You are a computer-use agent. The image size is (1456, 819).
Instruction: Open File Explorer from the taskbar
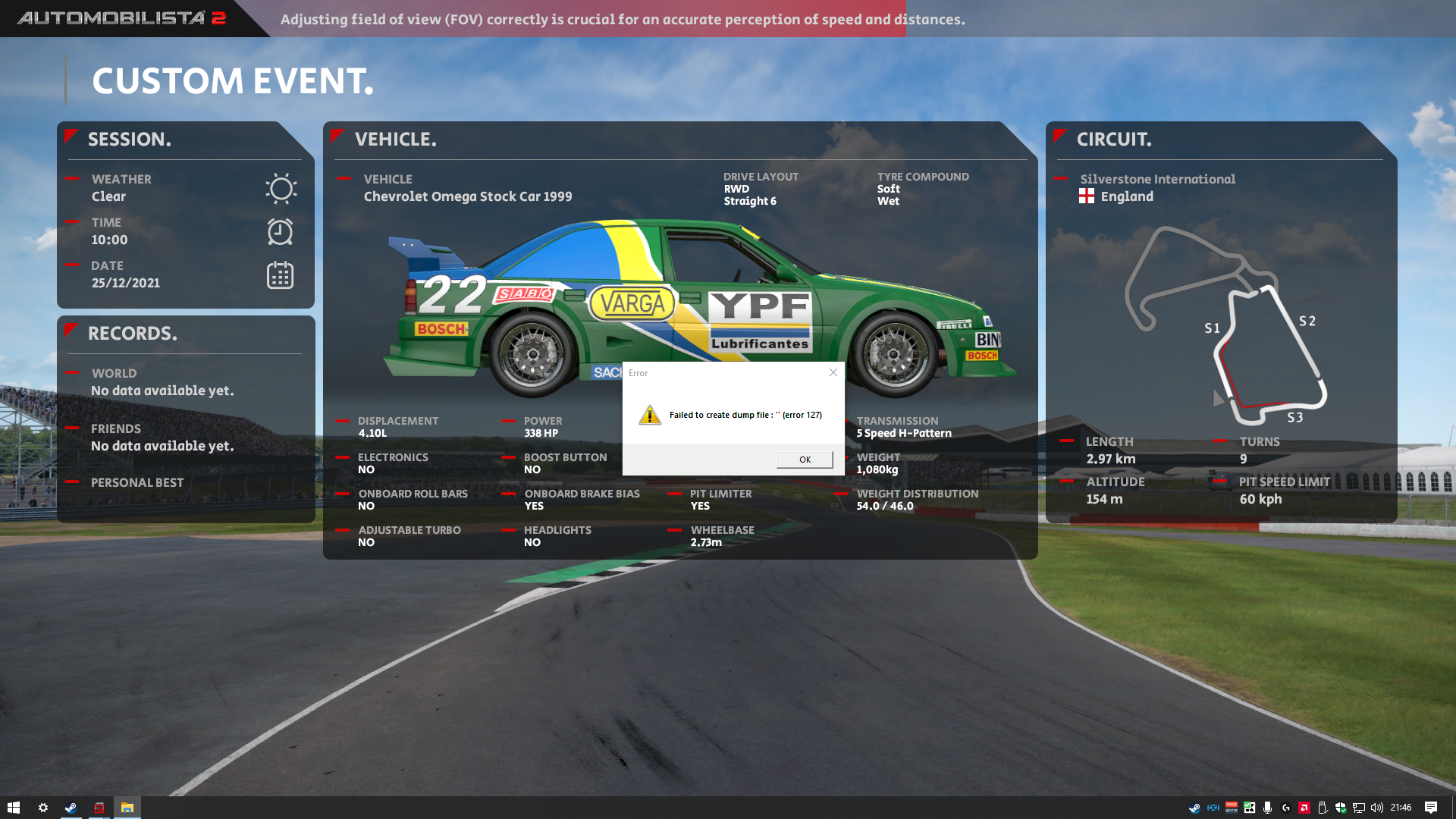(x=127, y=808)
